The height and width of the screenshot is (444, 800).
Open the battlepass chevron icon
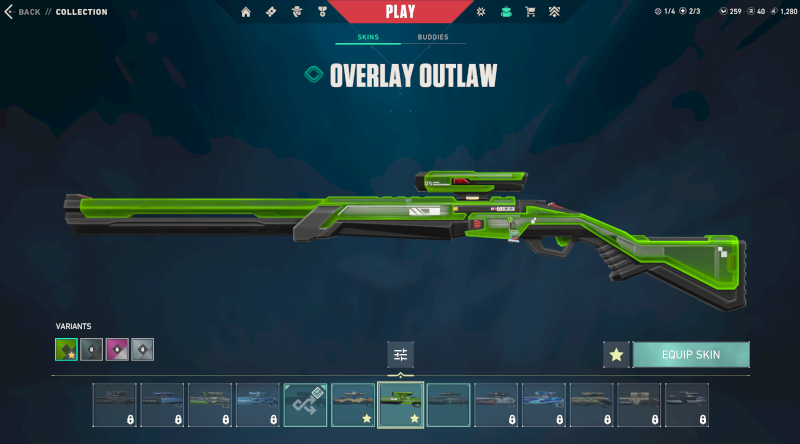pos(554,12)
